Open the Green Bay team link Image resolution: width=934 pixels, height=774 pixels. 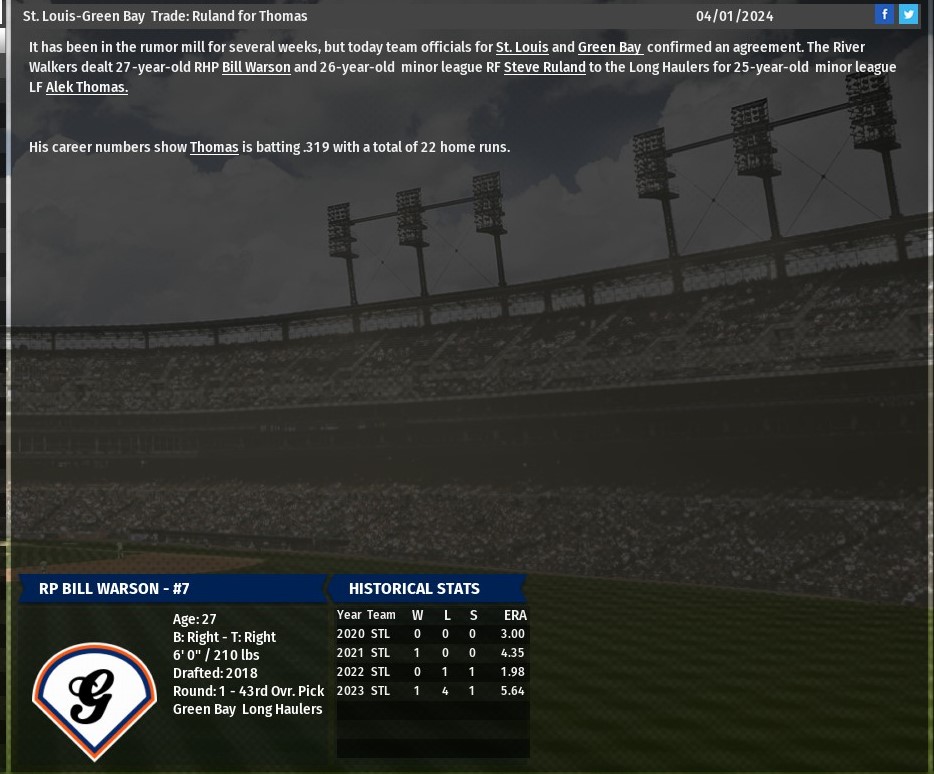tap(609, 47)
